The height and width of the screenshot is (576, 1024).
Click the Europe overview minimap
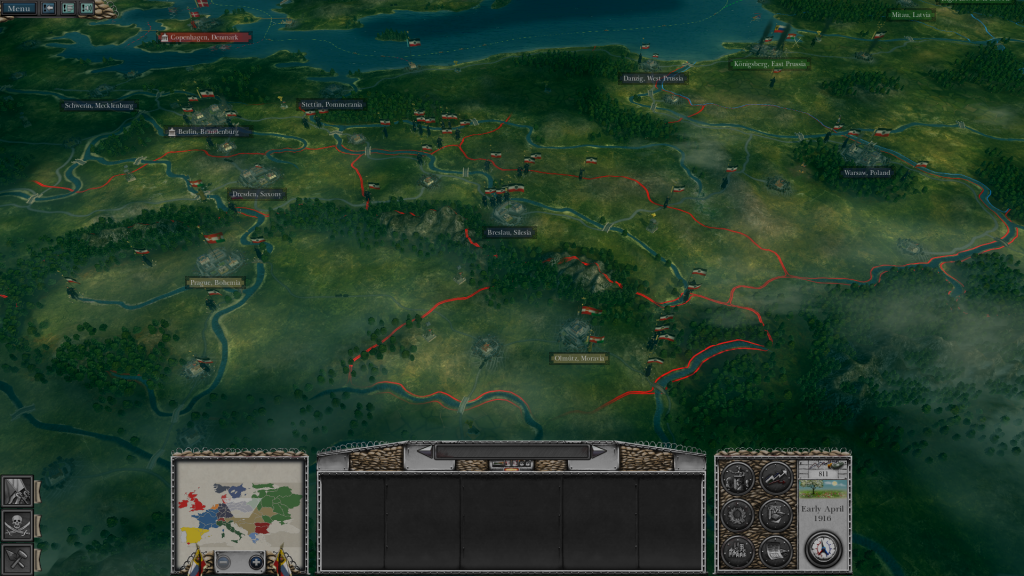coord(239,503)
